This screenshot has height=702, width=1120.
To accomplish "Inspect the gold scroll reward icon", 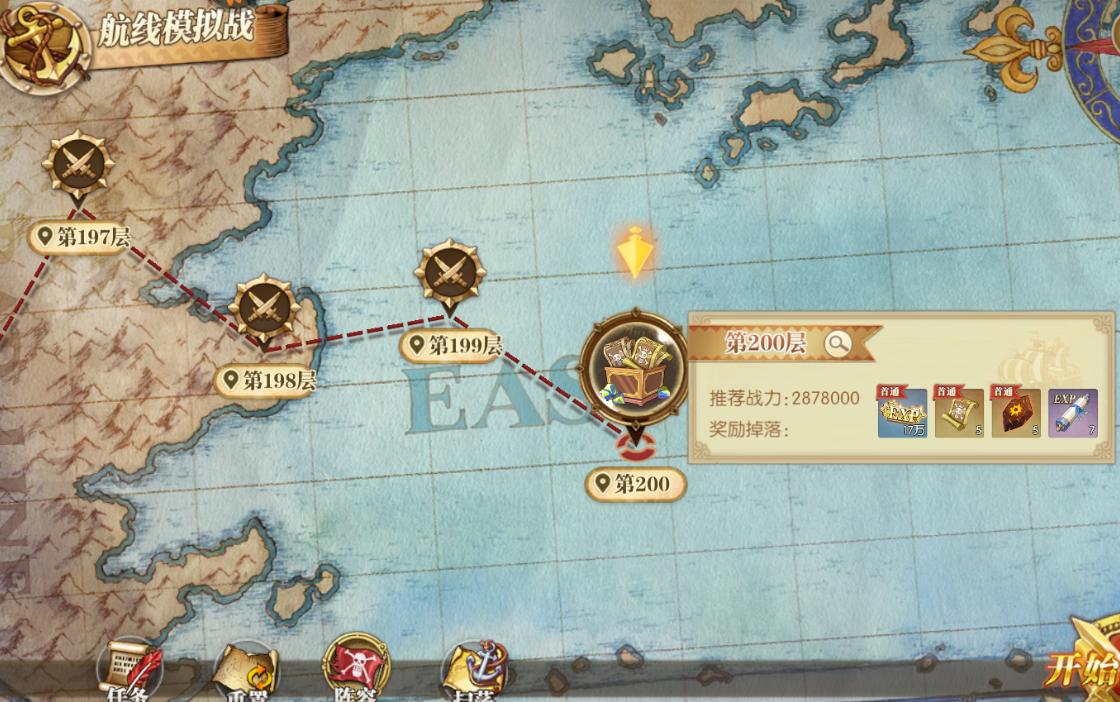I will (959, 413).
